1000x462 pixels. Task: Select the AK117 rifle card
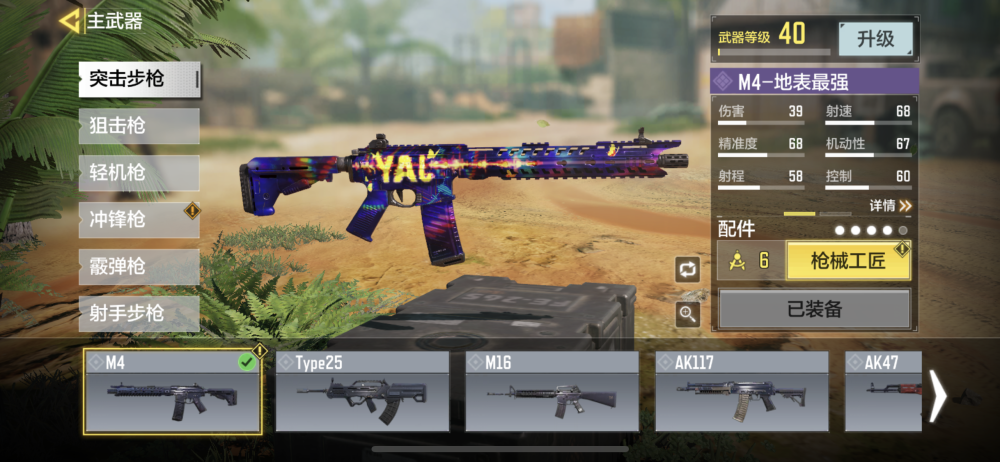click(741, 392)
